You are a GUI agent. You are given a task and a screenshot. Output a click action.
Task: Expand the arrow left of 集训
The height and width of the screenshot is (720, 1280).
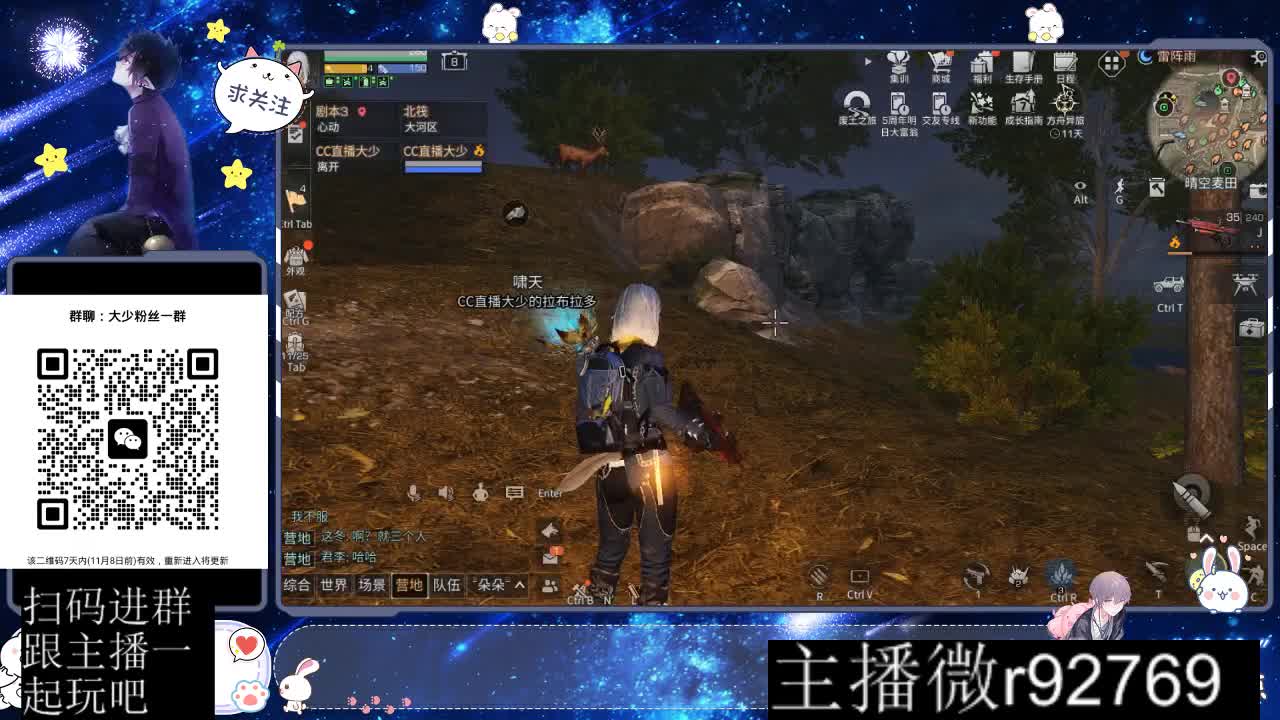[x=866, y=62]
